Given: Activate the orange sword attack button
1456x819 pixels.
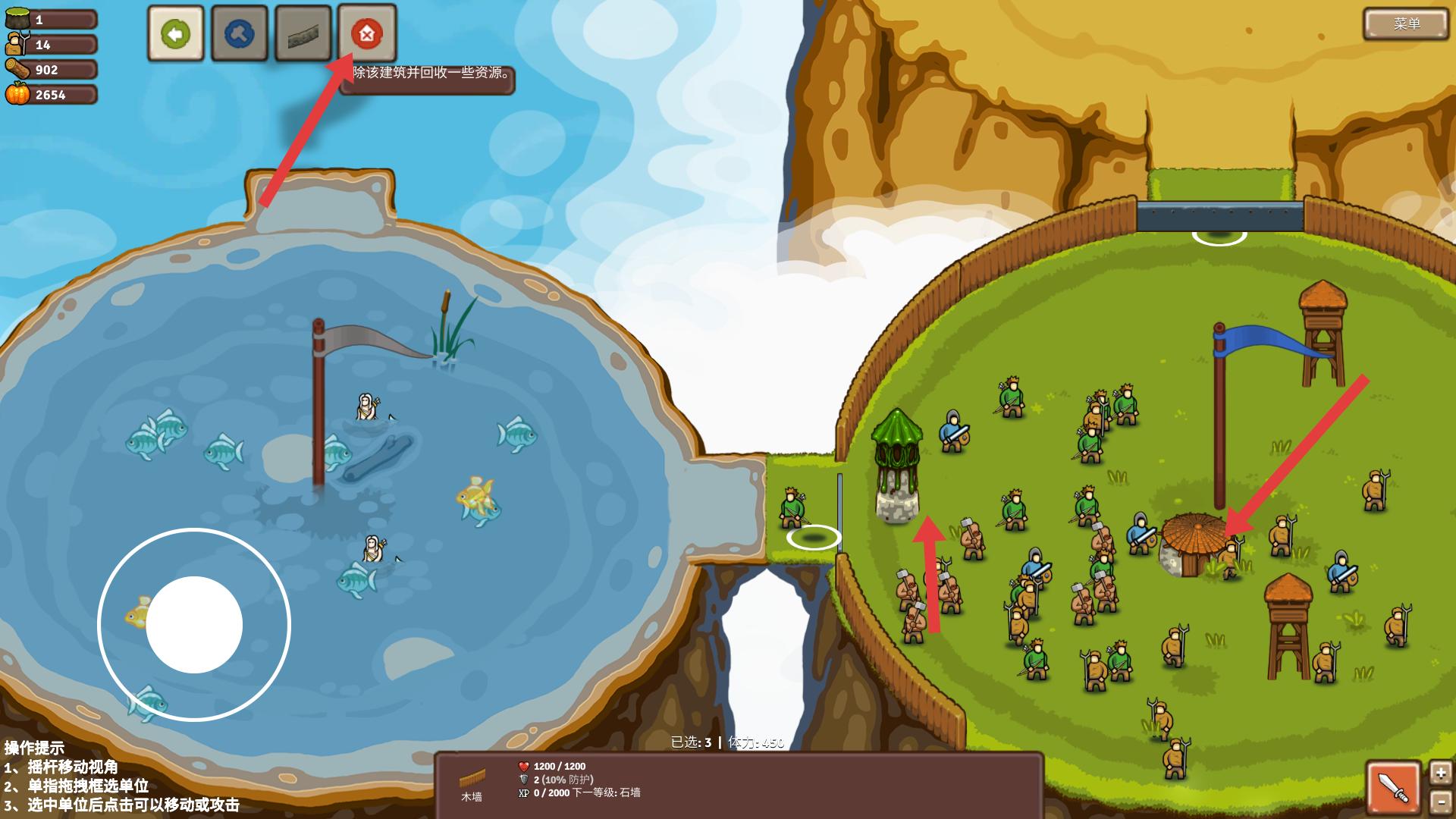Looking at the screenshot, I should [1394, 788].
